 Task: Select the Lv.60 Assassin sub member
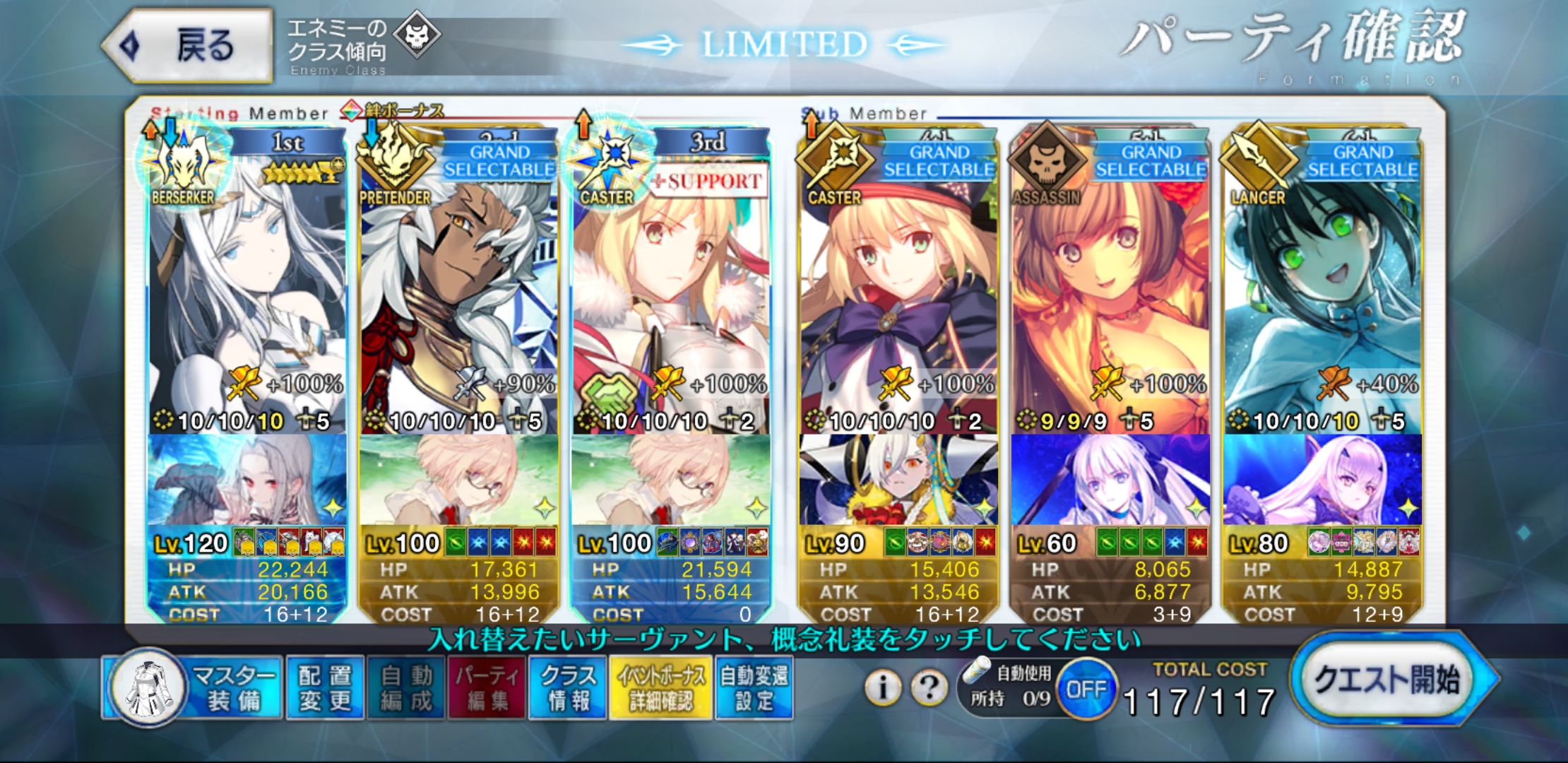1110,297
